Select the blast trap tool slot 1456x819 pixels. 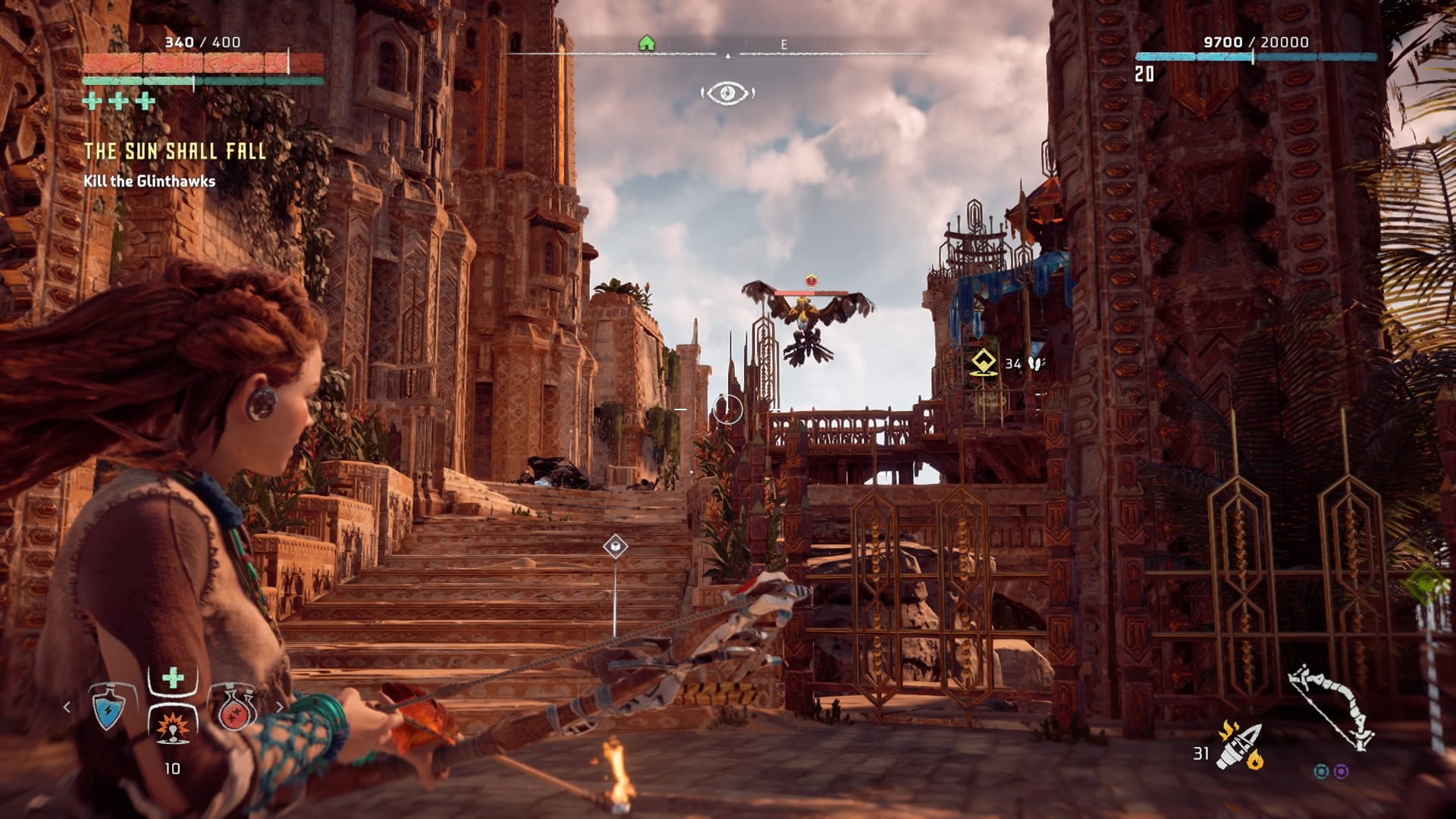[x=173, y=726]
